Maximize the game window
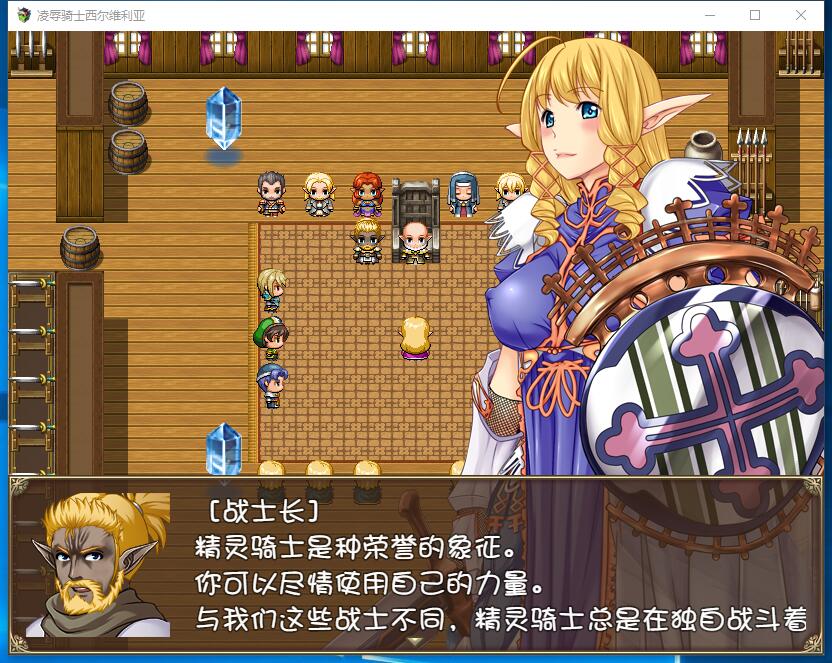The height and width of the screenshot is (663, 832). (755, 15)
